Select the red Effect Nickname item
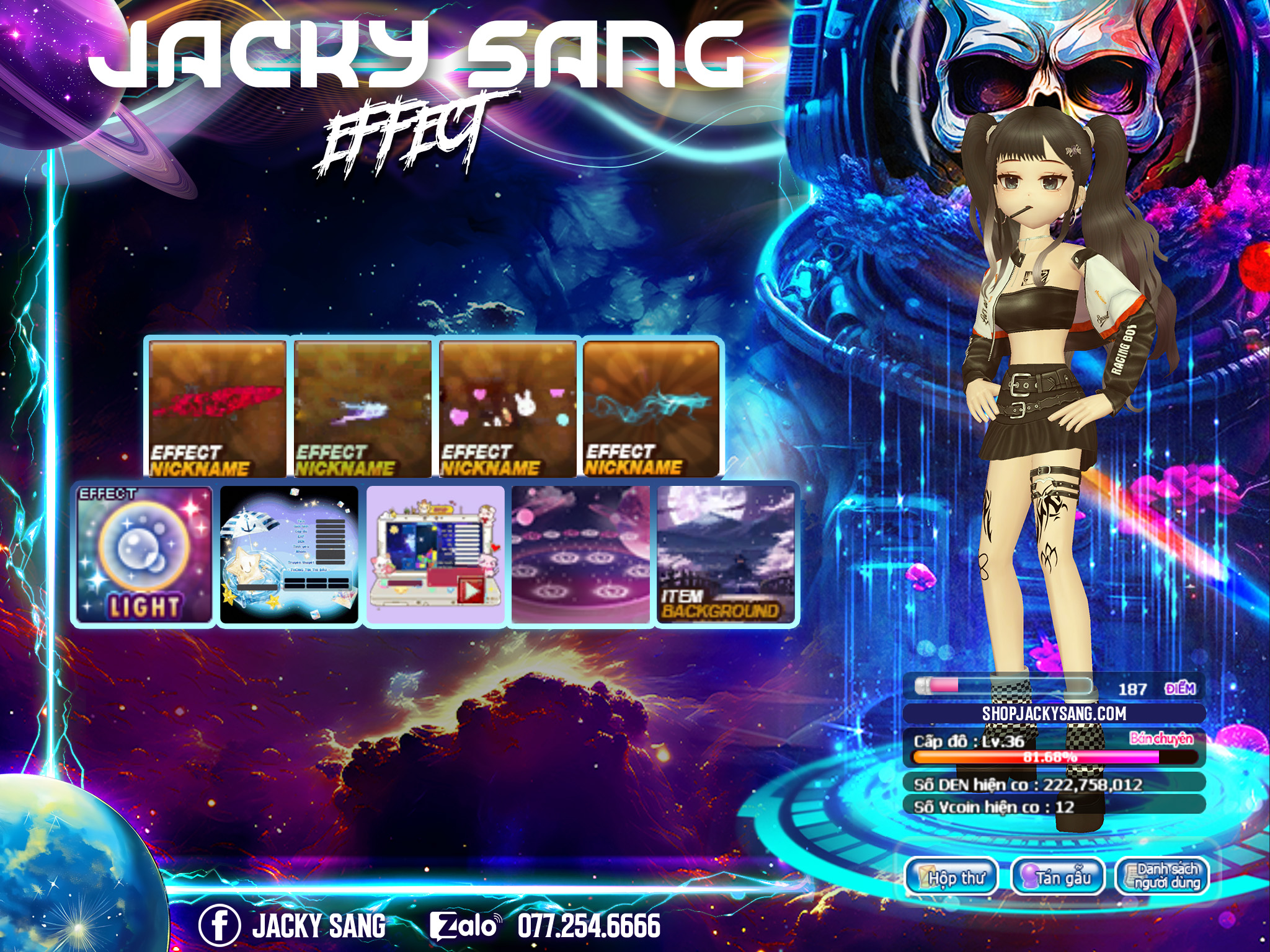The height and width of the screenshot is (952, 1270). 218,409
